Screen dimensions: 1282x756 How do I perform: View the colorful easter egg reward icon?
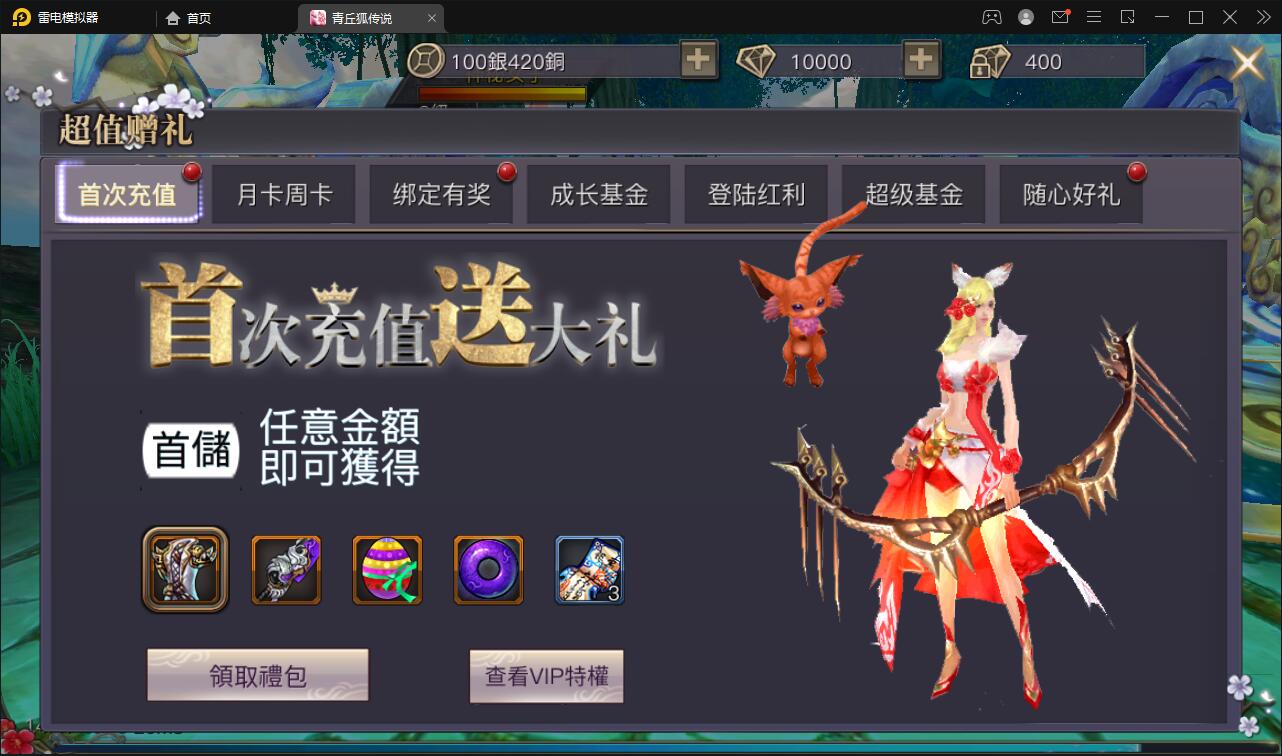(x=387, y=570)
